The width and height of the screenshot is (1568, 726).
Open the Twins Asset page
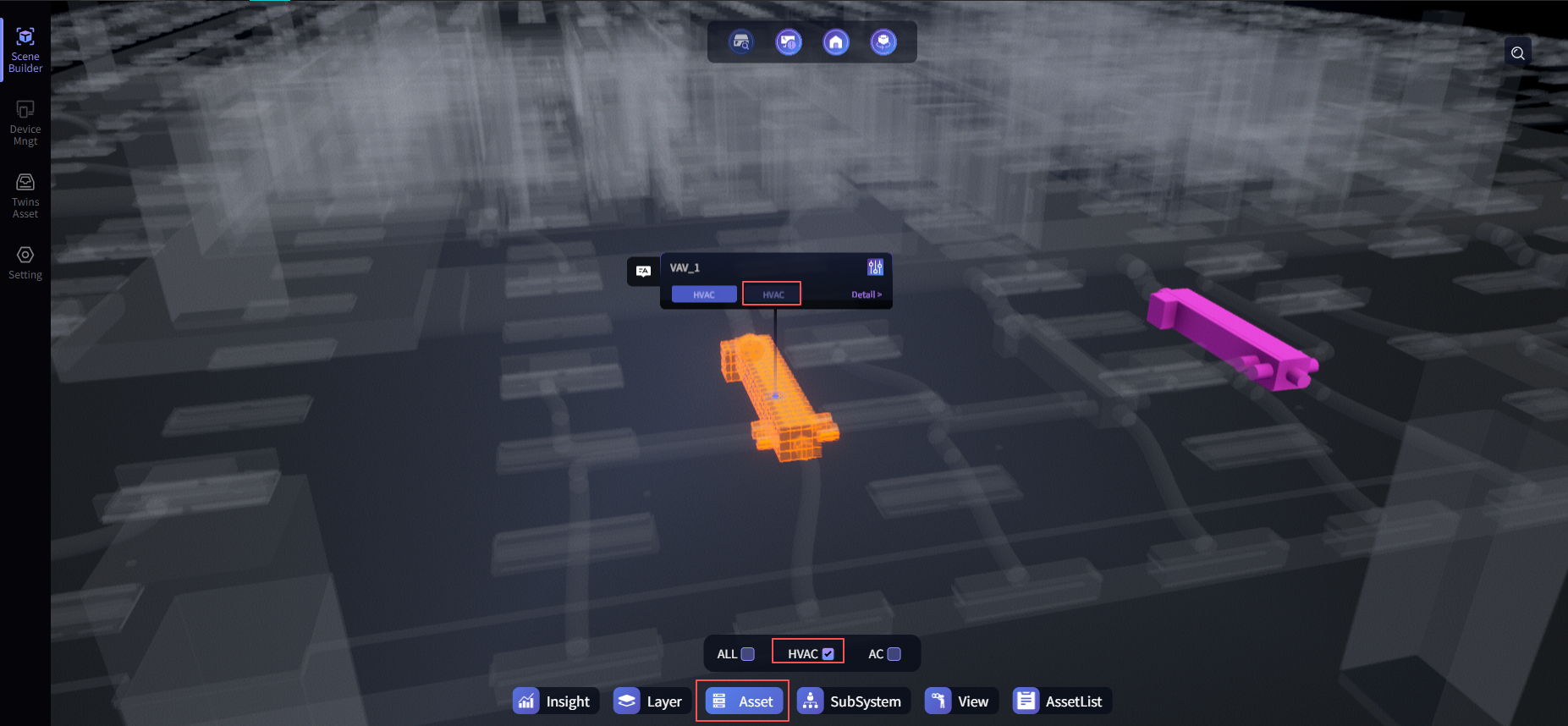25,195
